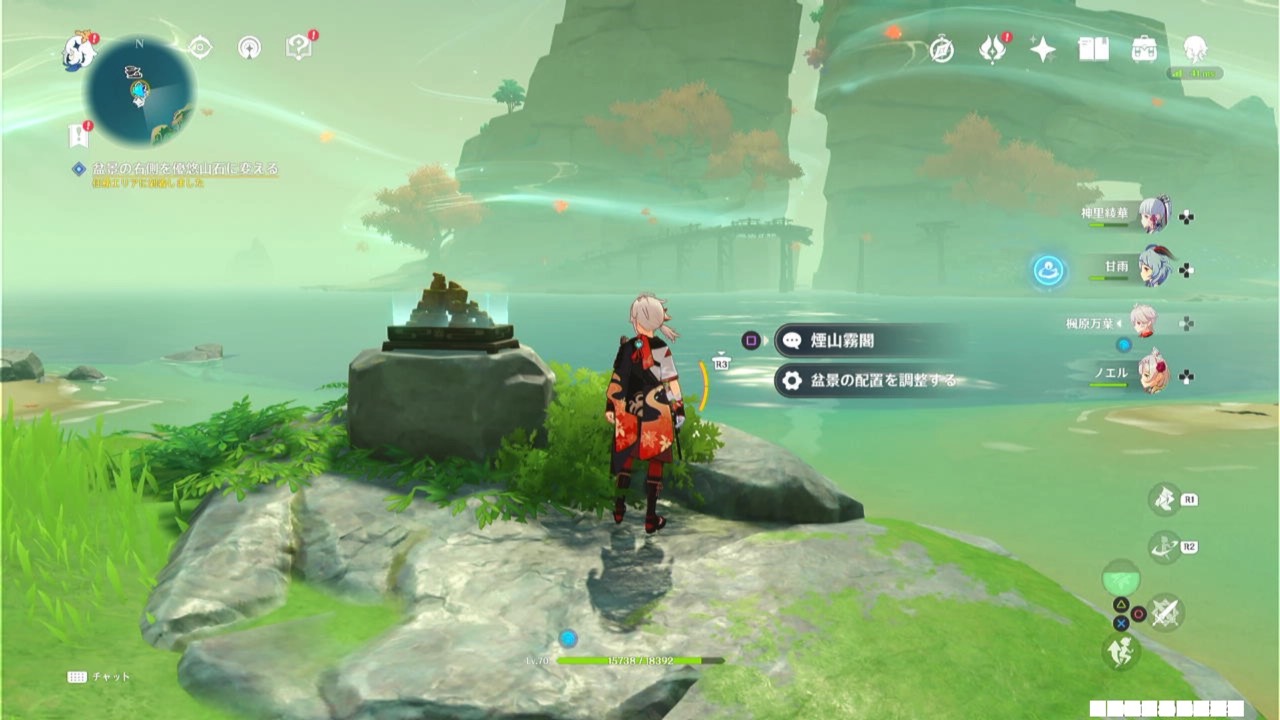
Task: Open the Events wings icon on top bar
Action: click(x=992, y=48)
